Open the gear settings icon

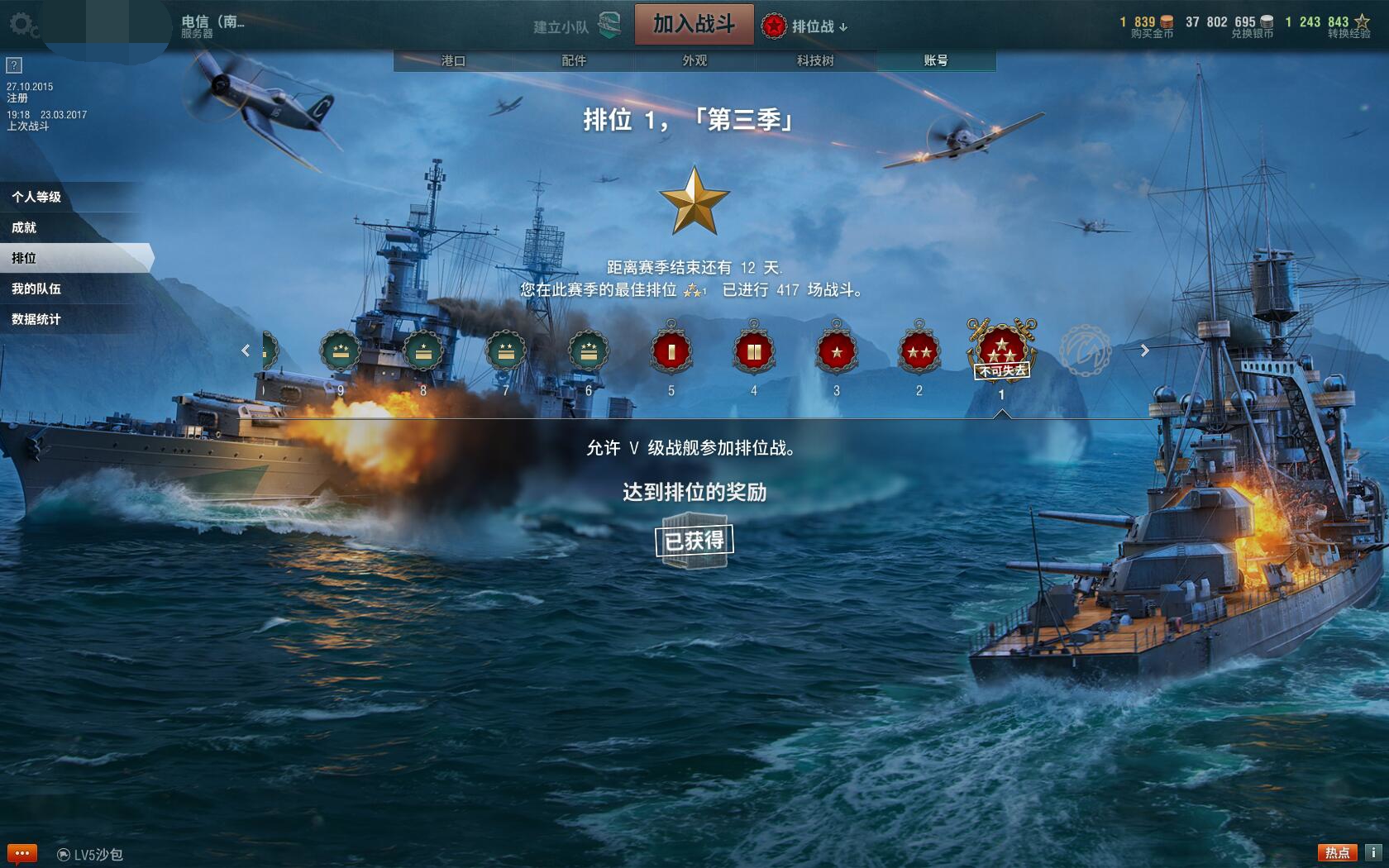(22, 25)
